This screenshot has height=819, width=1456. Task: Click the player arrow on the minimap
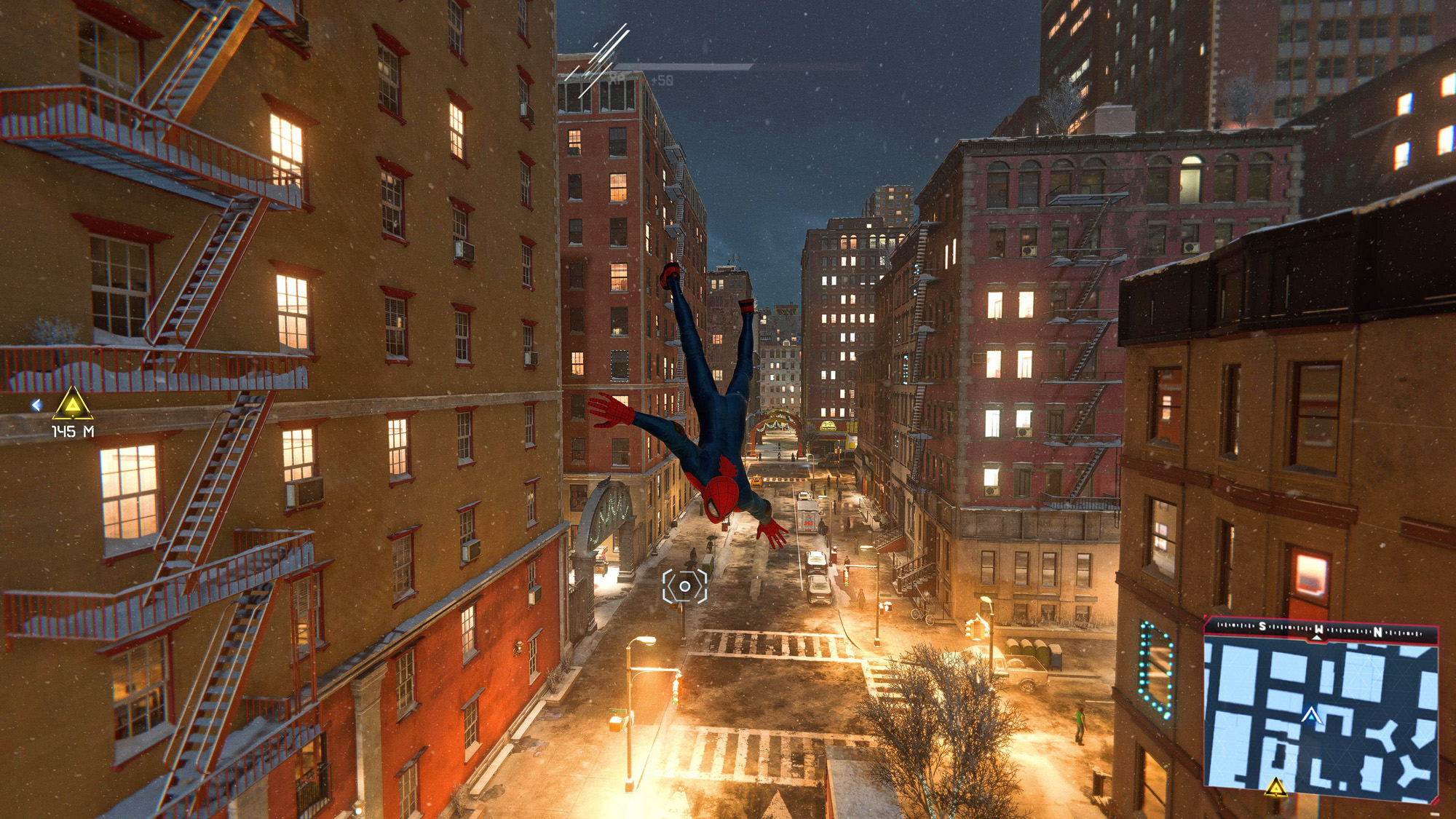pos(1311,716)
